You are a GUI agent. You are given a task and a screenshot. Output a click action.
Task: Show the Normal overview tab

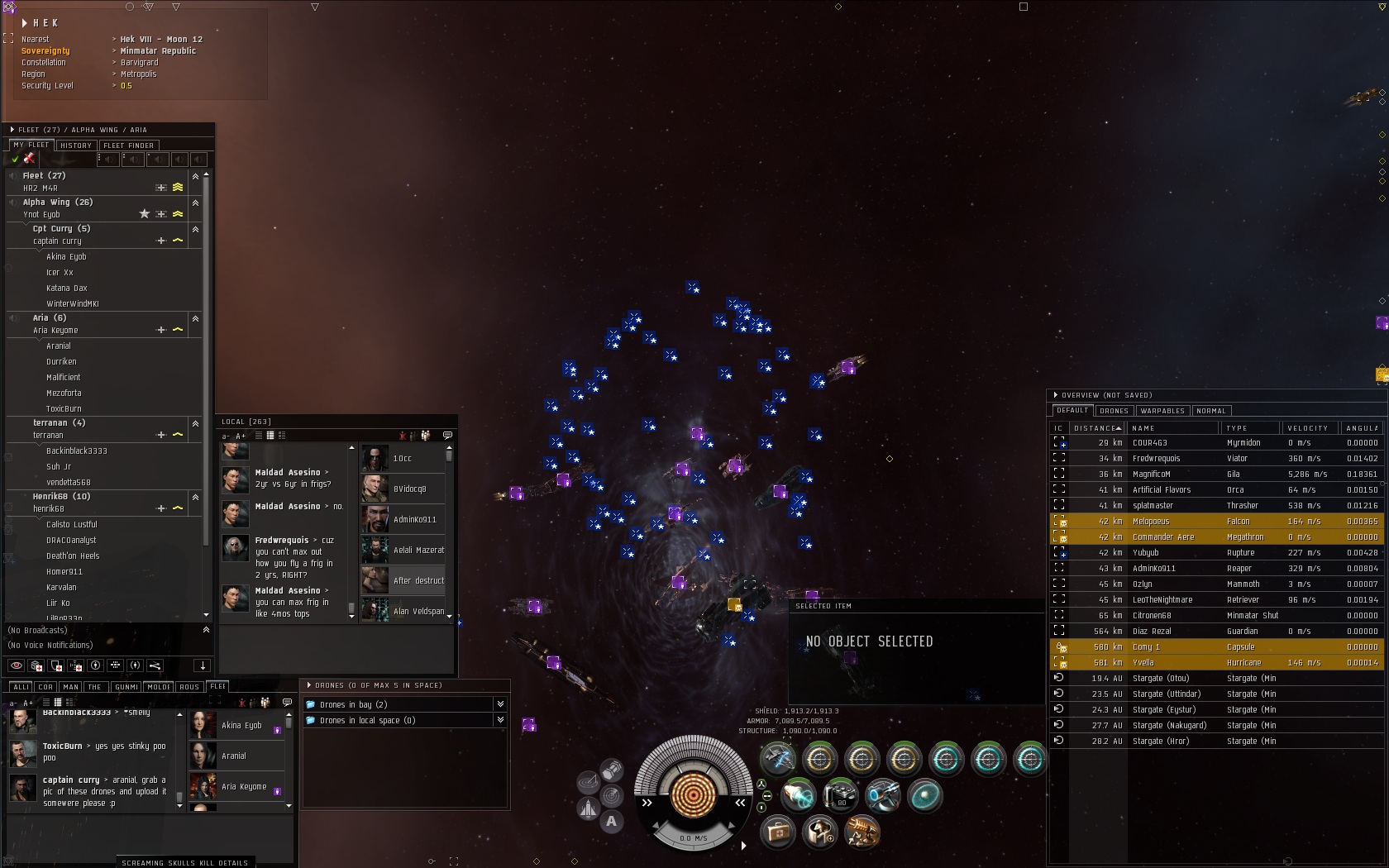point(1211,411)
